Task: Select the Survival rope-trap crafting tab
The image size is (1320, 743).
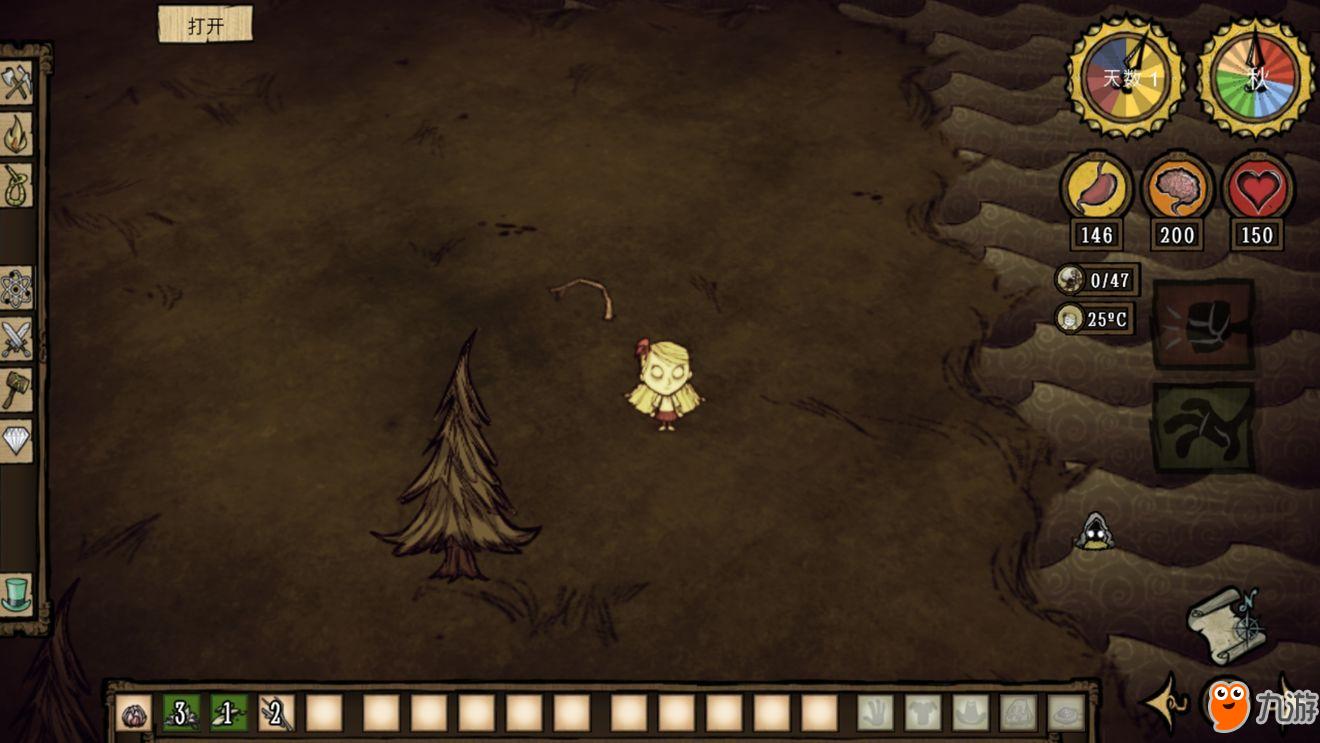Action: click(x=17, y=185)
